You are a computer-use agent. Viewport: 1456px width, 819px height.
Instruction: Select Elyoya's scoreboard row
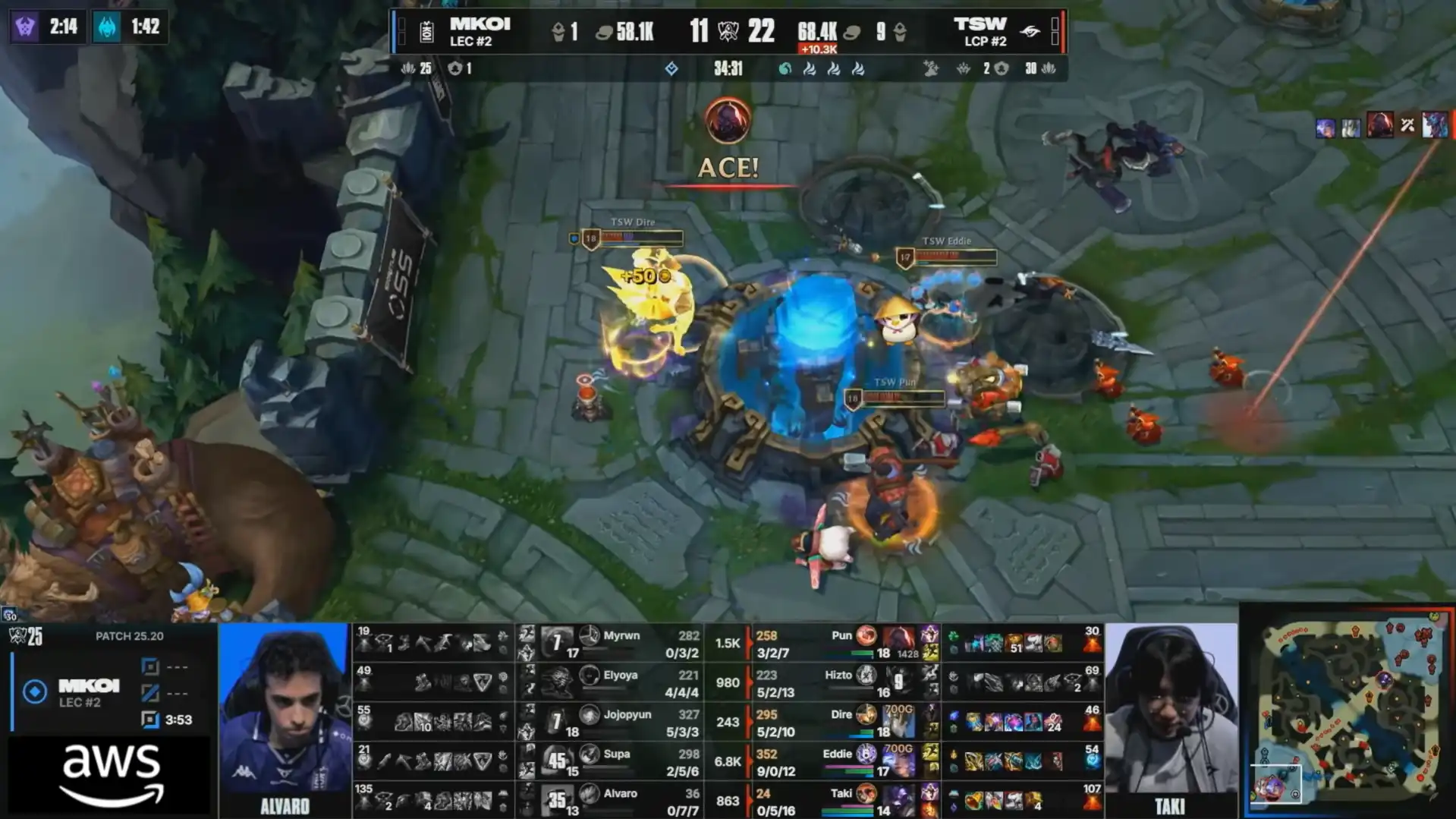pyautogui.click(x=621, y=682)
